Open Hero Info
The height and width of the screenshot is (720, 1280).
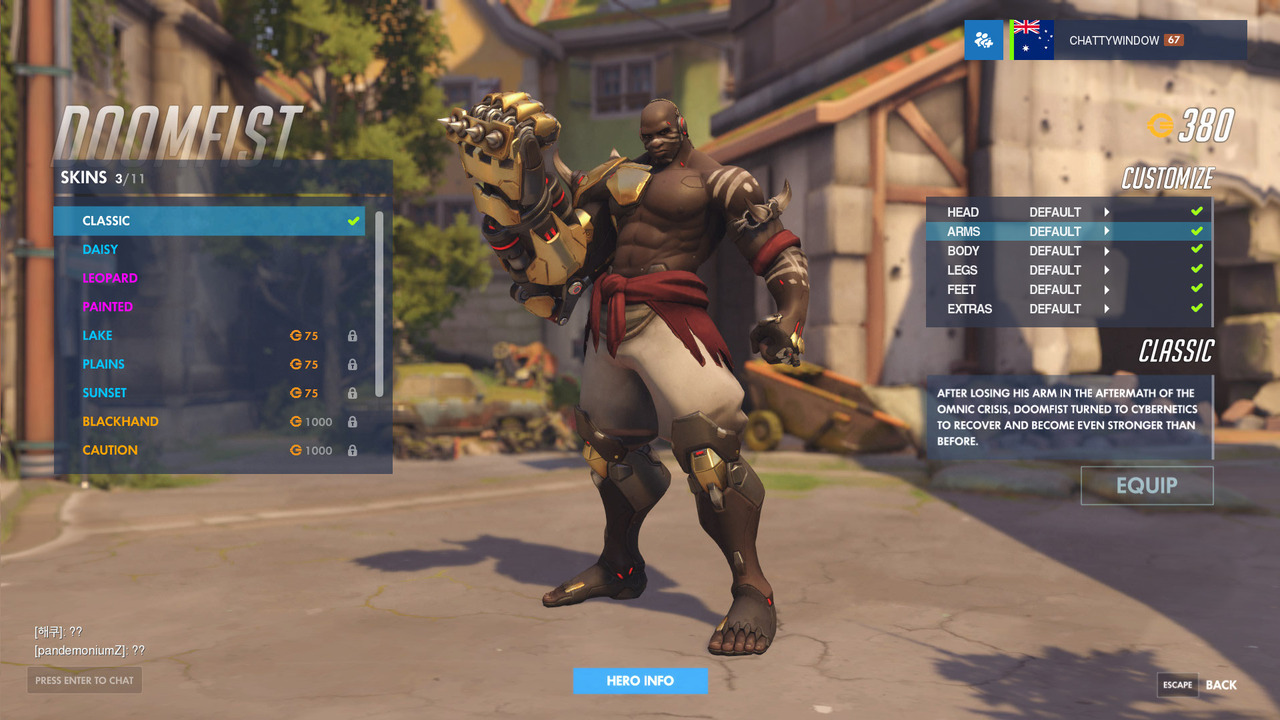(x=640, y=681)
